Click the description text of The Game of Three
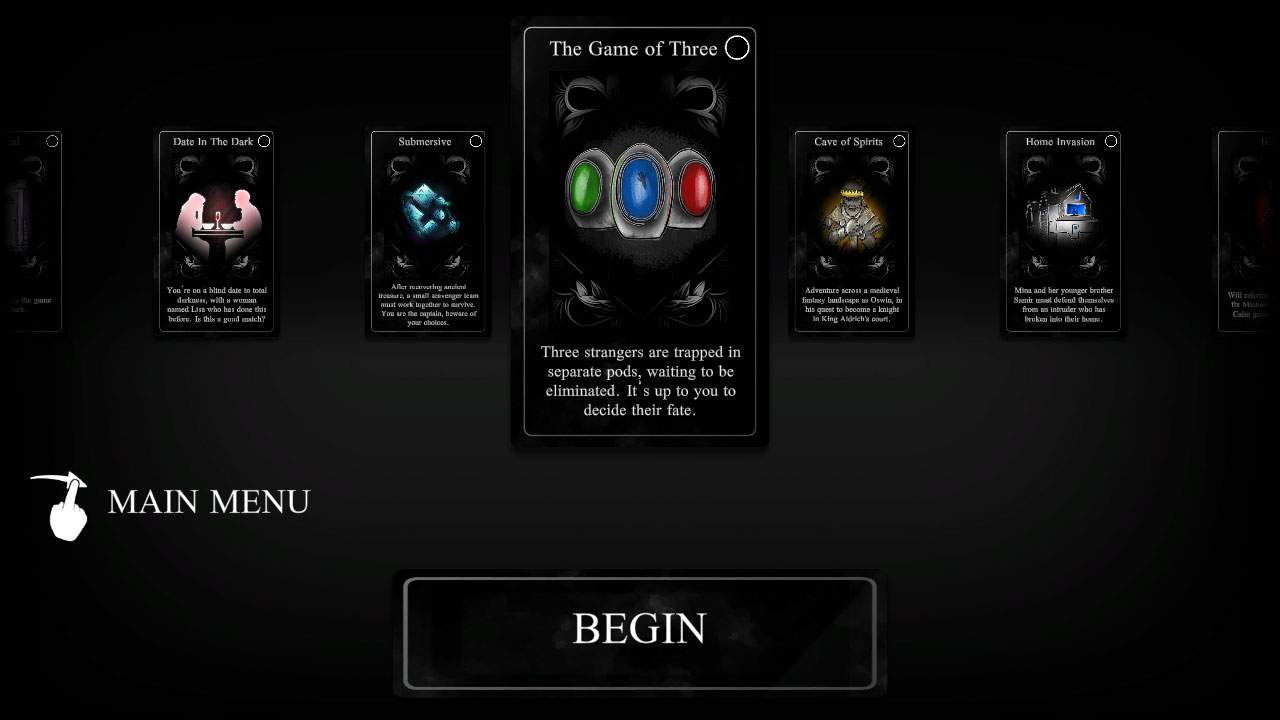Viewport: 1280px width, 720px height. point(640,381)
